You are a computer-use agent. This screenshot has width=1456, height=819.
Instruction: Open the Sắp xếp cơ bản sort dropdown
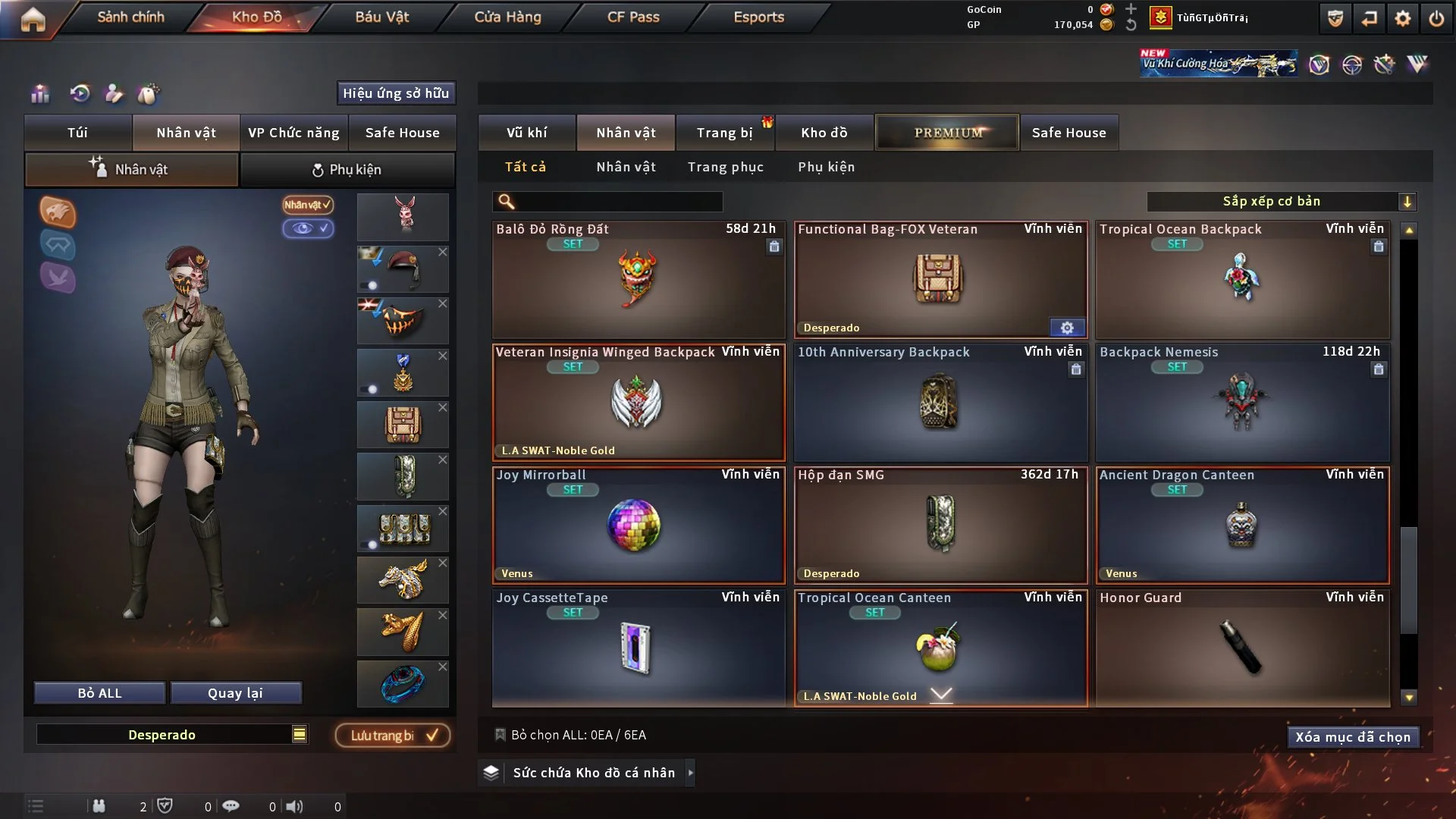tap(1281, 202)
